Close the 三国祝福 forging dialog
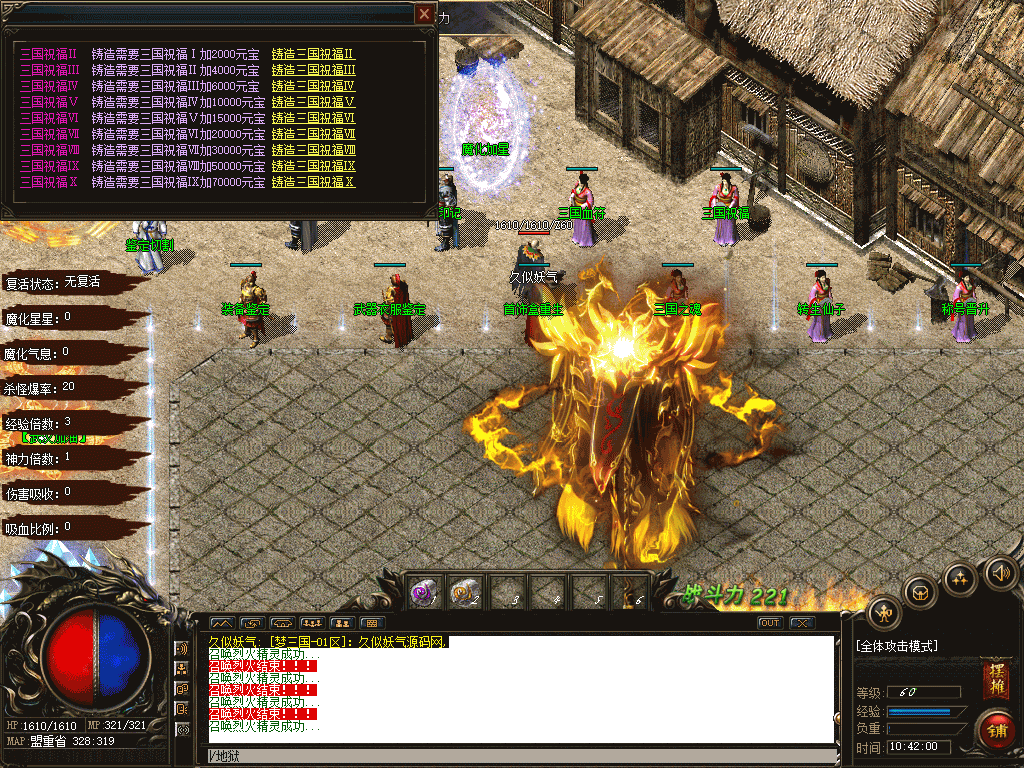Screen dimensions: 1024x768 425,14
